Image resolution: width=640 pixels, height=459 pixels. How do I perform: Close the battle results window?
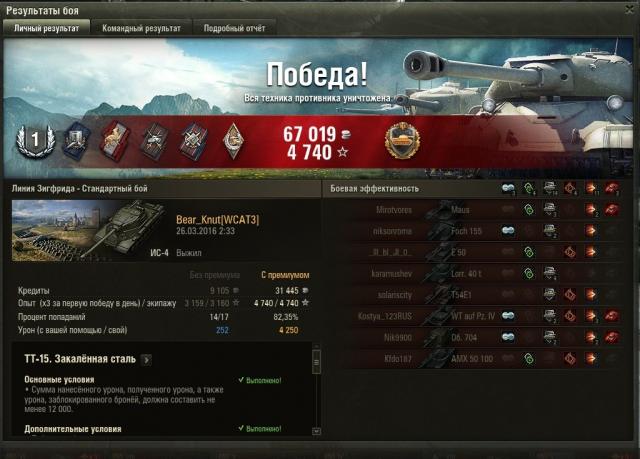(629, 9)
